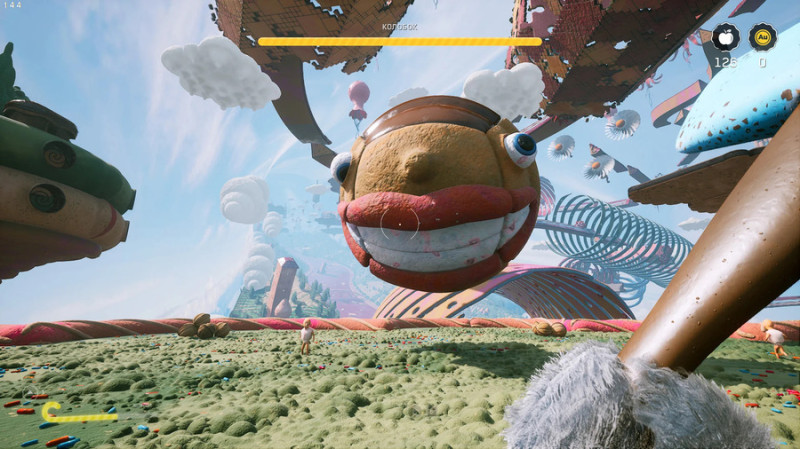Click the apple resource icon
This screenshot has height=449, width=800.
coord(725,38)
